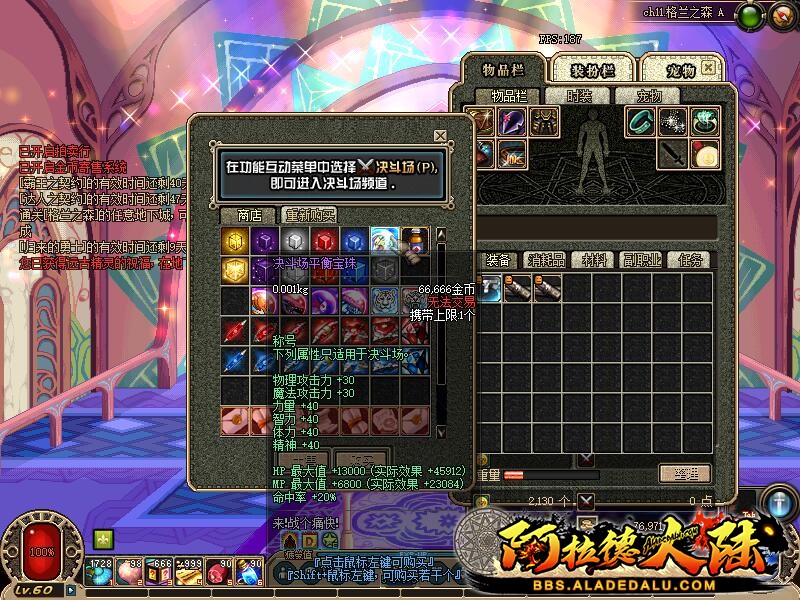The image size is (800, 600).
Task: Close the shop window
Action: 440,136
